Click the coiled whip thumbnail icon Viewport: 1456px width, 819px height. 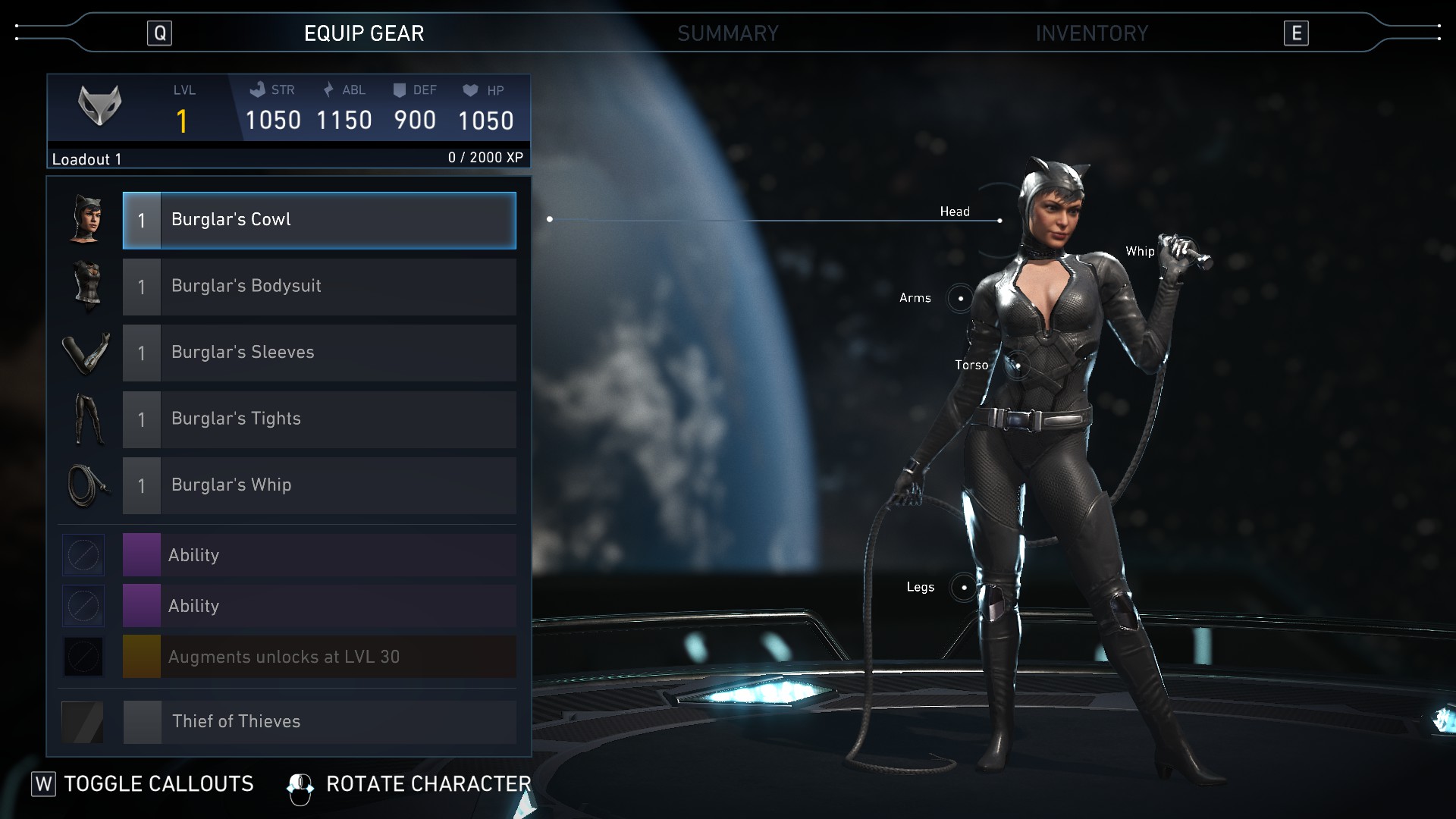(x=86, y=485)
